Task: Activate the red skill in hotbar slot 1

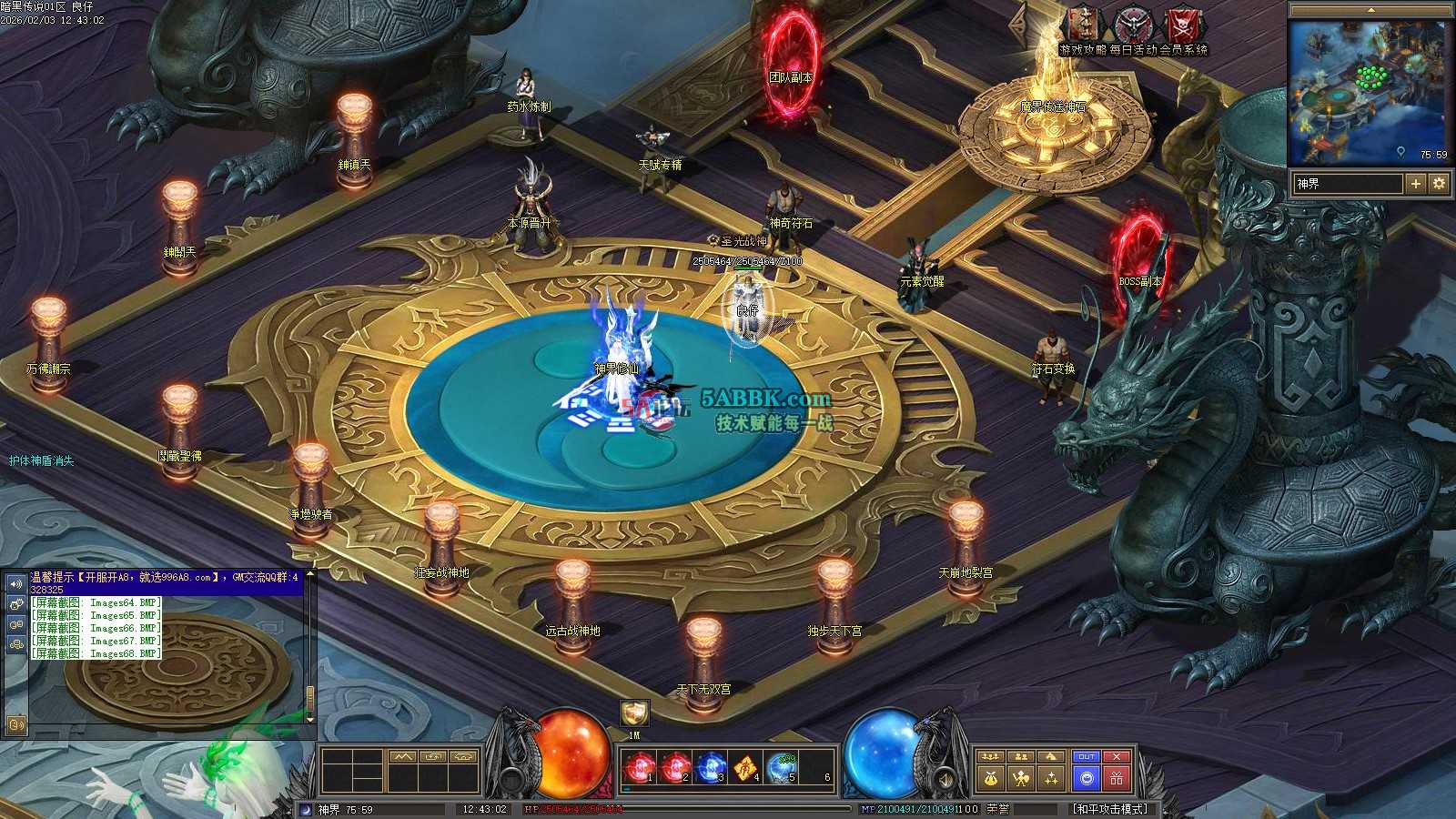Action: pyautogui.click(x=638, y=769)
